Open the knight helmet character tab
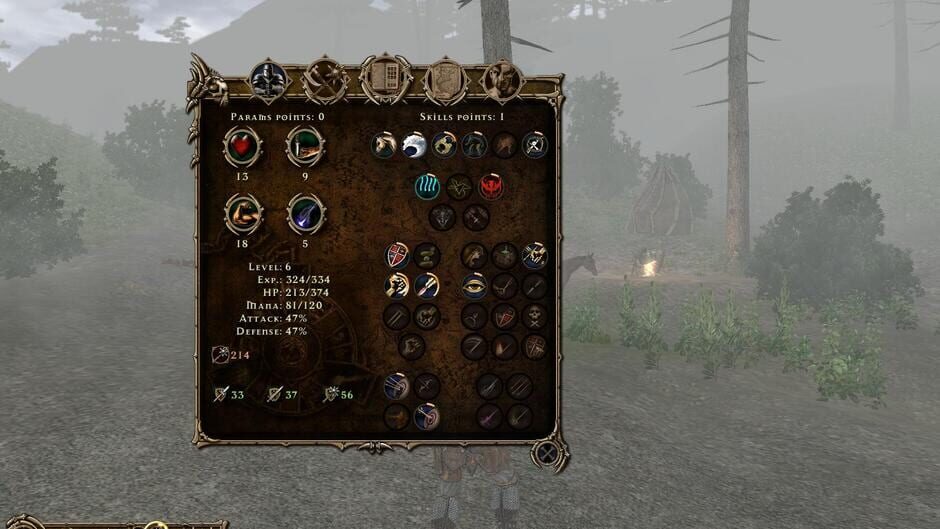Screen dimensions: 940x529 (x=268, y=80)
